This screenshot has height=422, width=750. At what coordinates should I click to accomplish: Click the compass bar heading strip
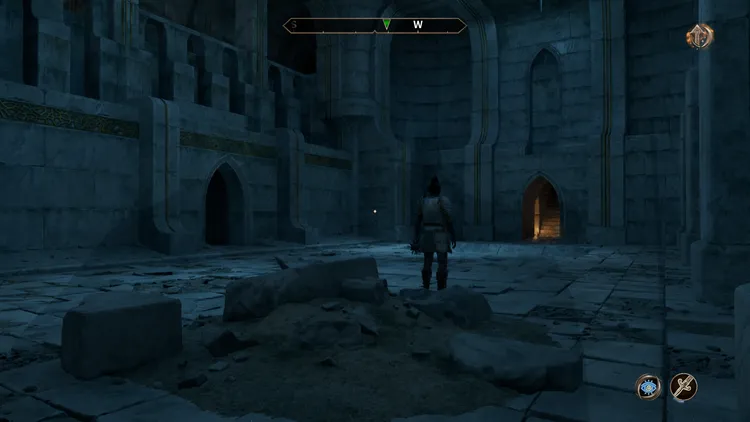(375, 26)
